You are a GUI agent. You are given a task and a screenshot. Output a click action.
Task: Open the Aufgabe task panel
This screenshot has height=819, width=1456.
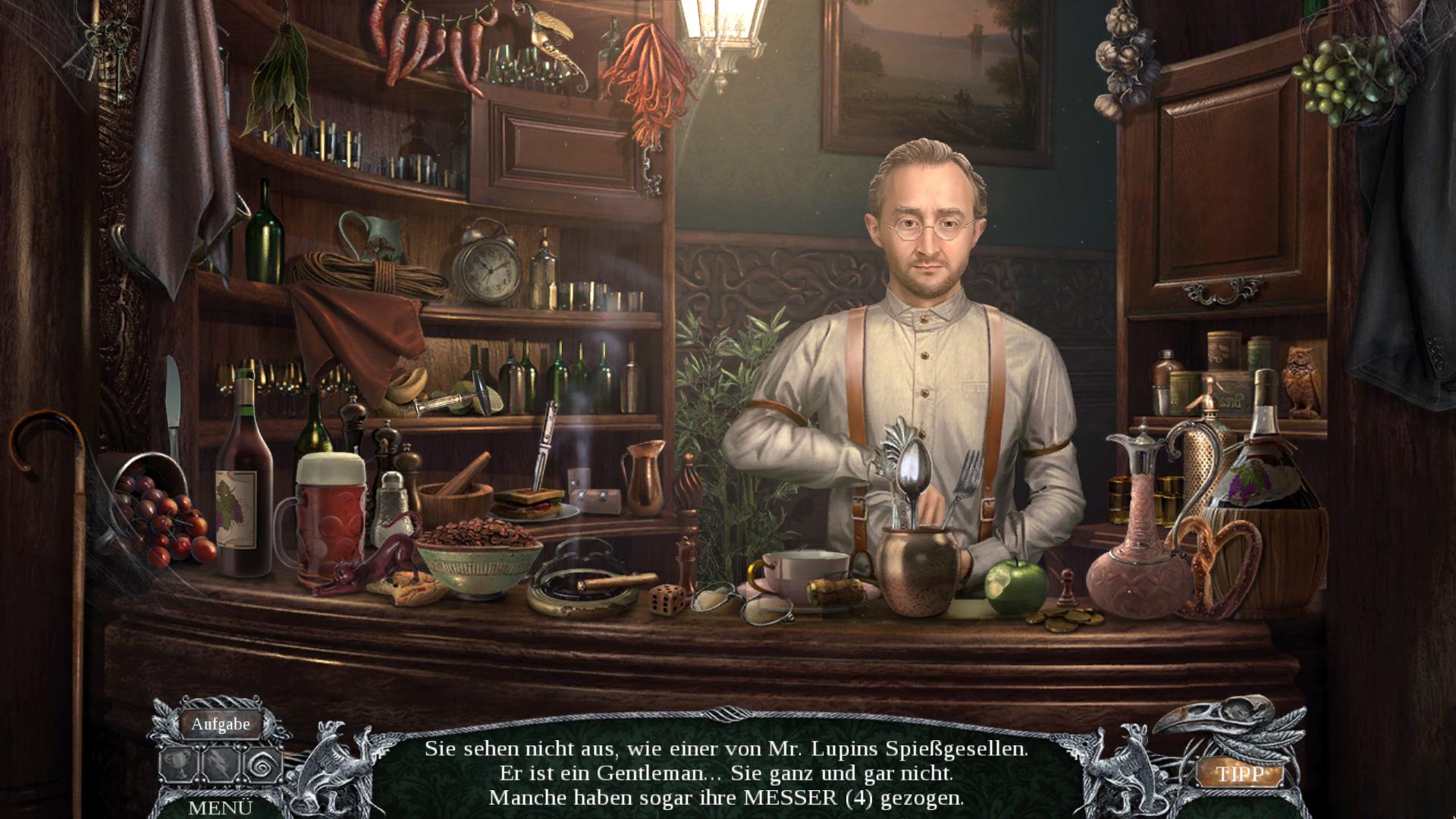click(x=220, y=724)
